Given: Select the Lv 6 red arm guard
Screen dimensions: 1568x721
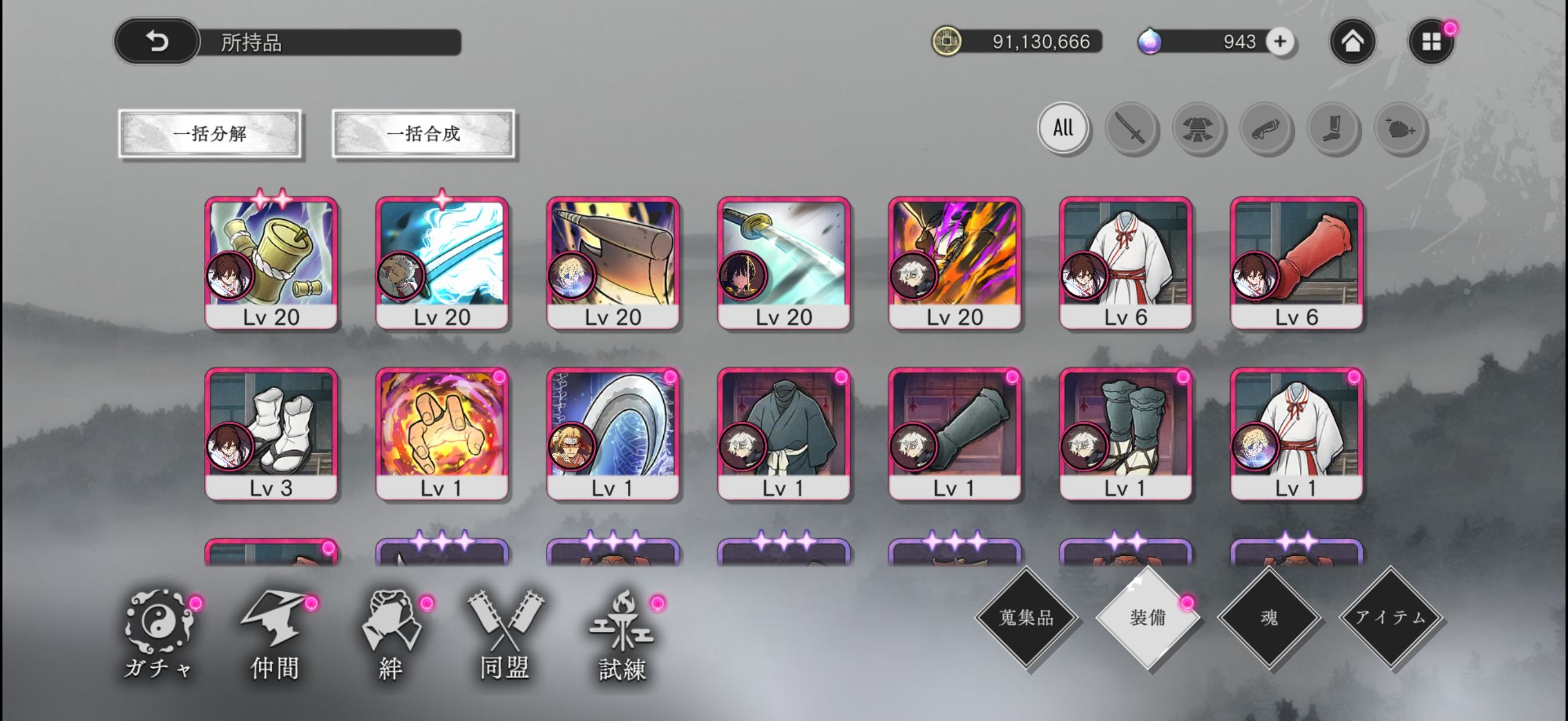Looking at the screenshot, I should pyautogui.click(x=1297, y=263).
